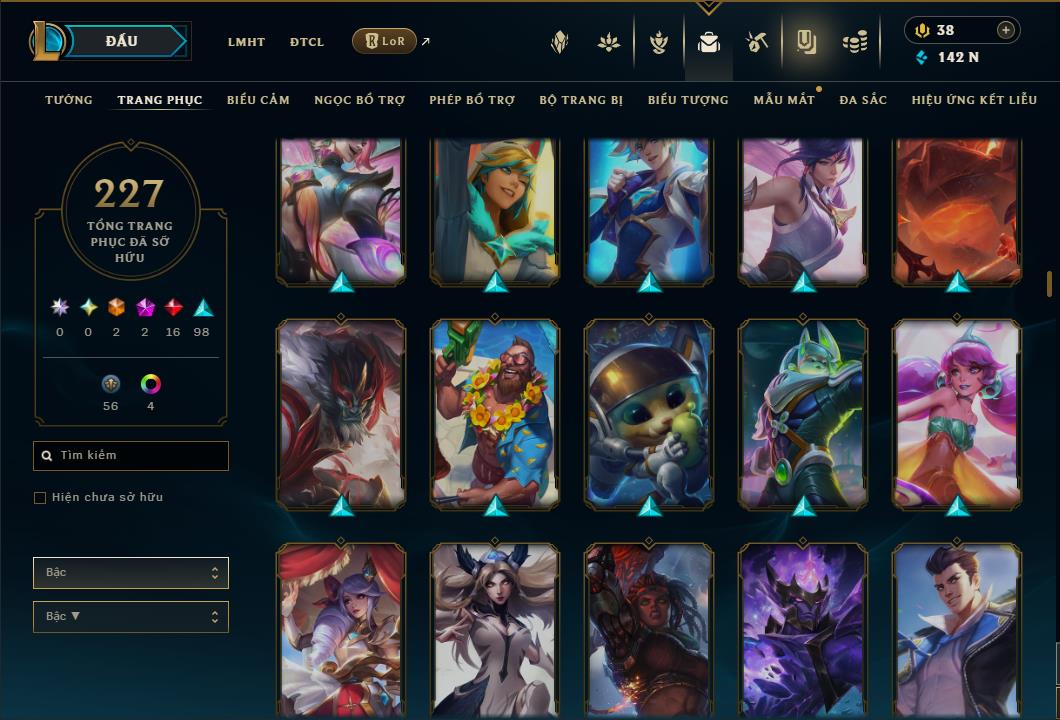Open the coin stack store icon
The image size is (1060, 720).
coord(854,42)
